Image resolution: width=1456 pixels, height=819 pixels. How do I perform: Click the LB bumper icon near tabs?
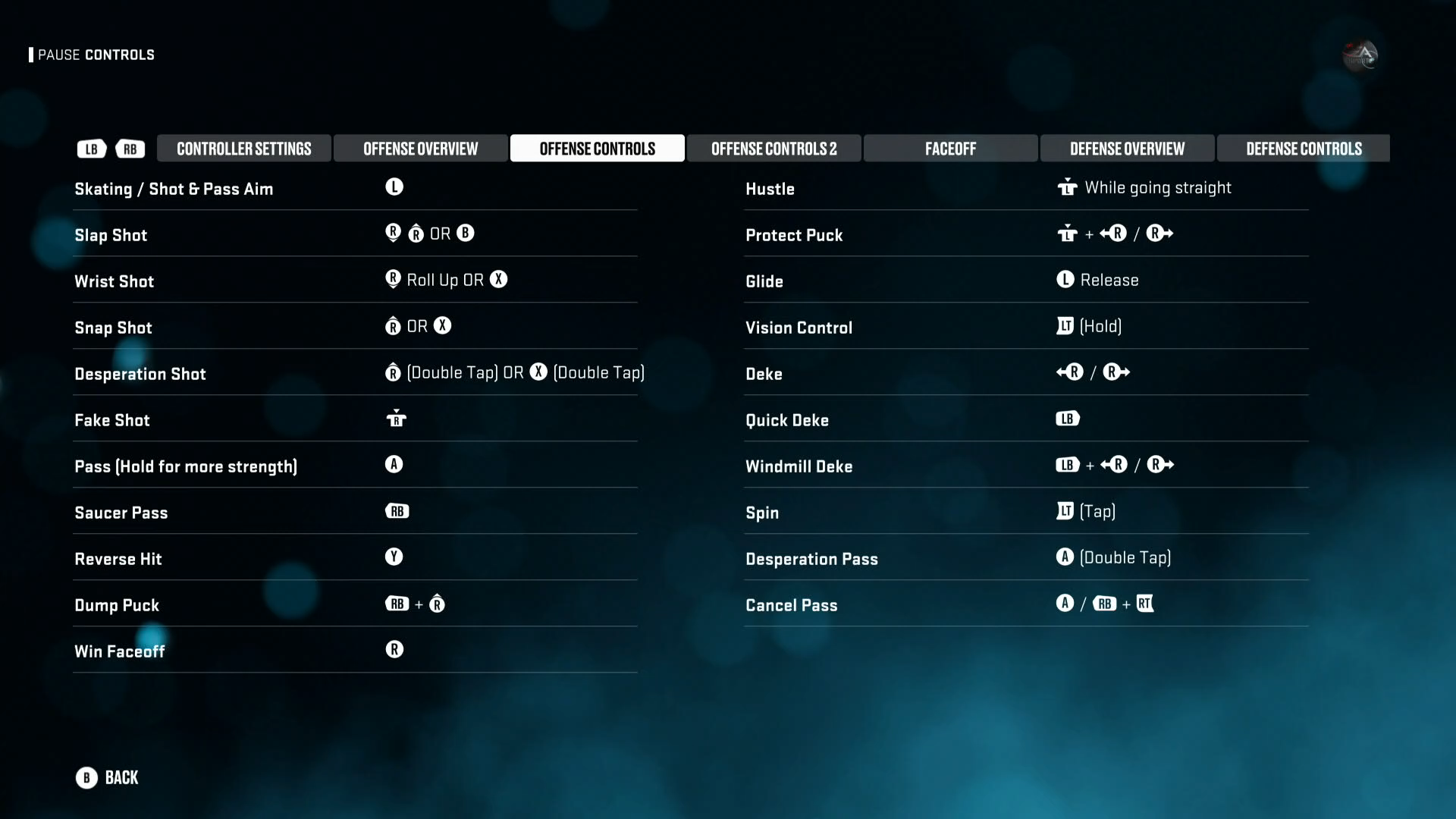91,149
